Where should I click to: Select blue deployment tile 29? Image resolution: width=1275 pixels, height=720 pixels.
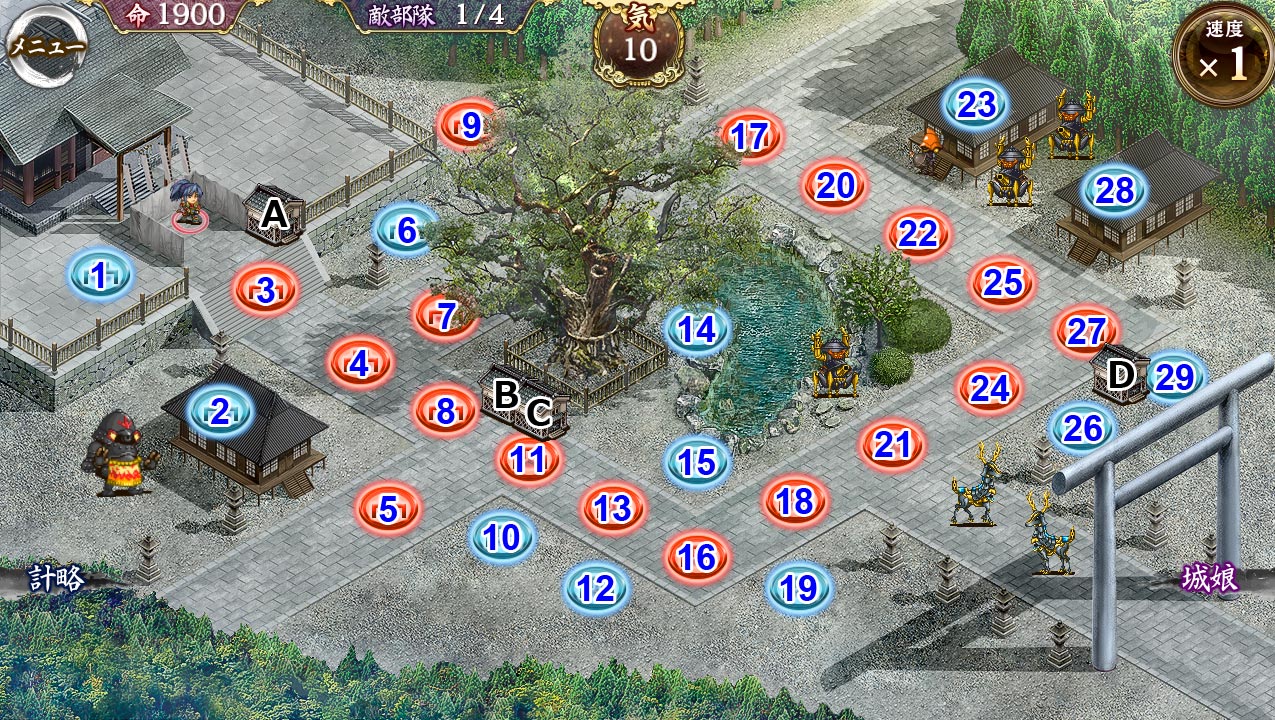(x=1175, y=377)
